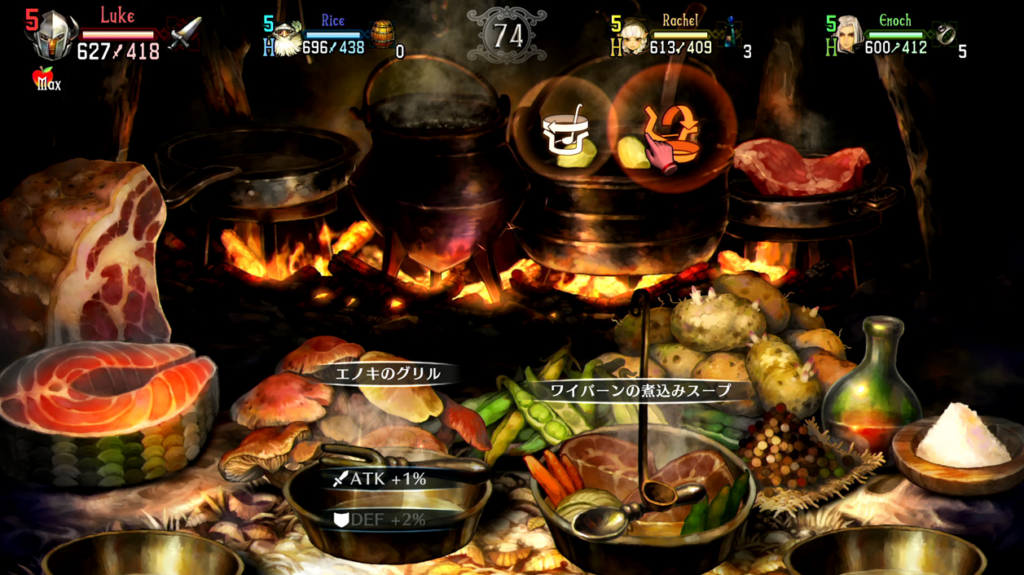This screenshot has width=1024, height=575.
Task: Click Enoch's character portrait
Action: click(x=849, y=36)
